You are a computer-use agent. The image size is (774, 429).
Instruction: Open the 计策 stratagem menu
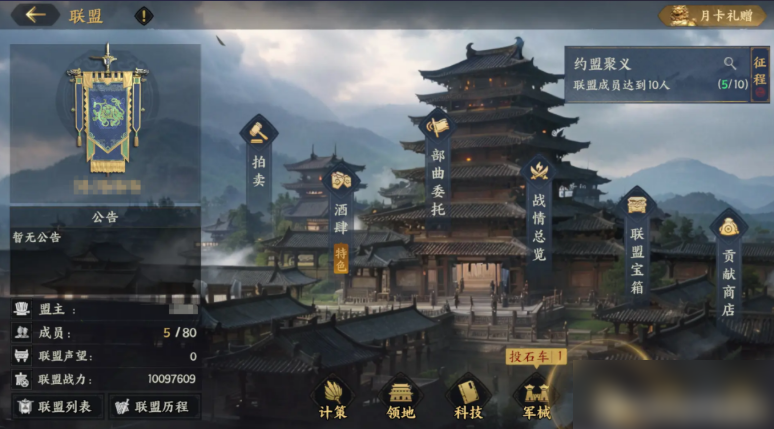pyautogui.click(x=334, y=398)
